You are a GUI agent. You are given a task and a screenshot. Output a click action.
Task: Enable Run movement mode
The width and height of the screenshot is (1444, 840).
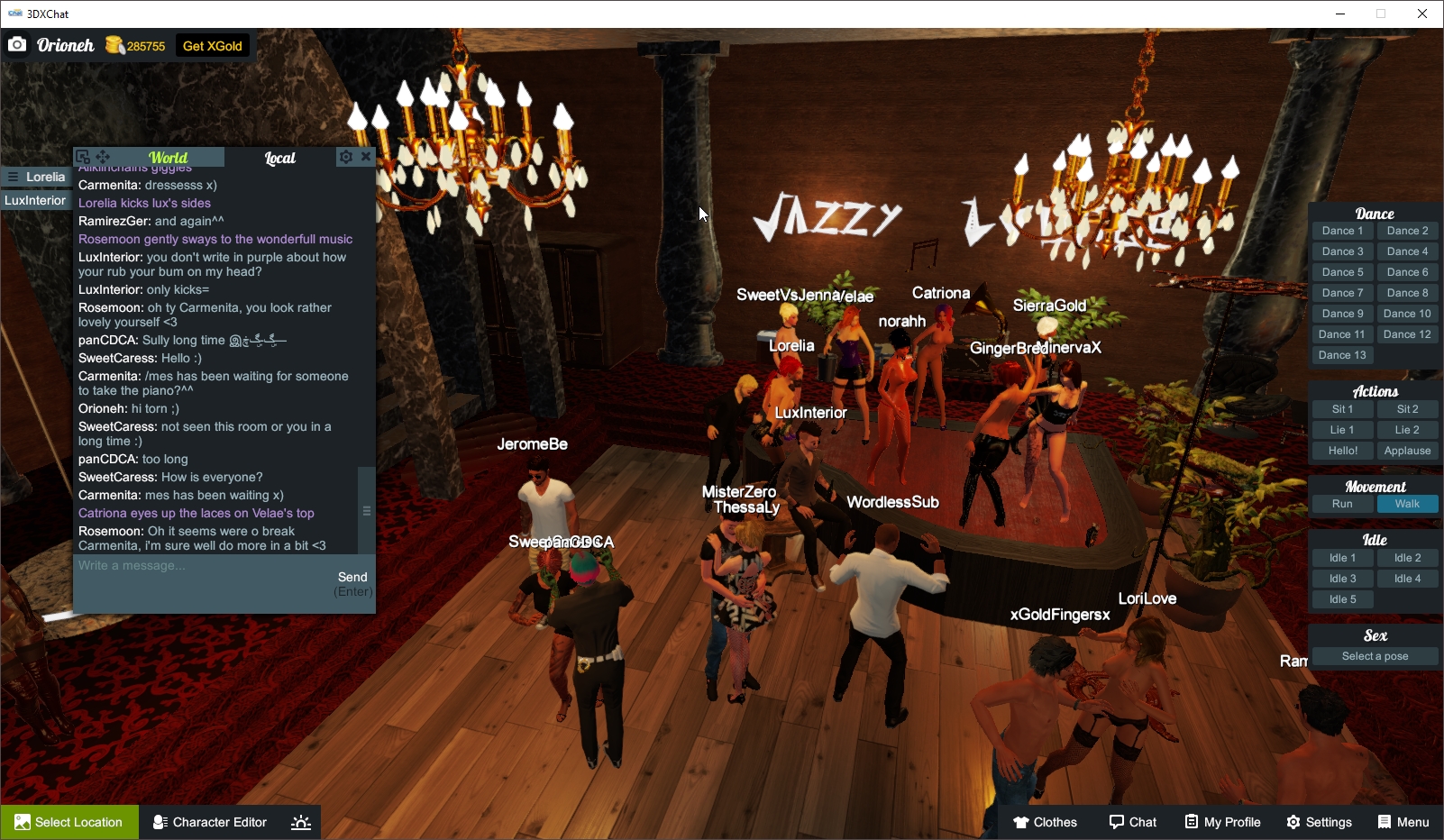1342,504
